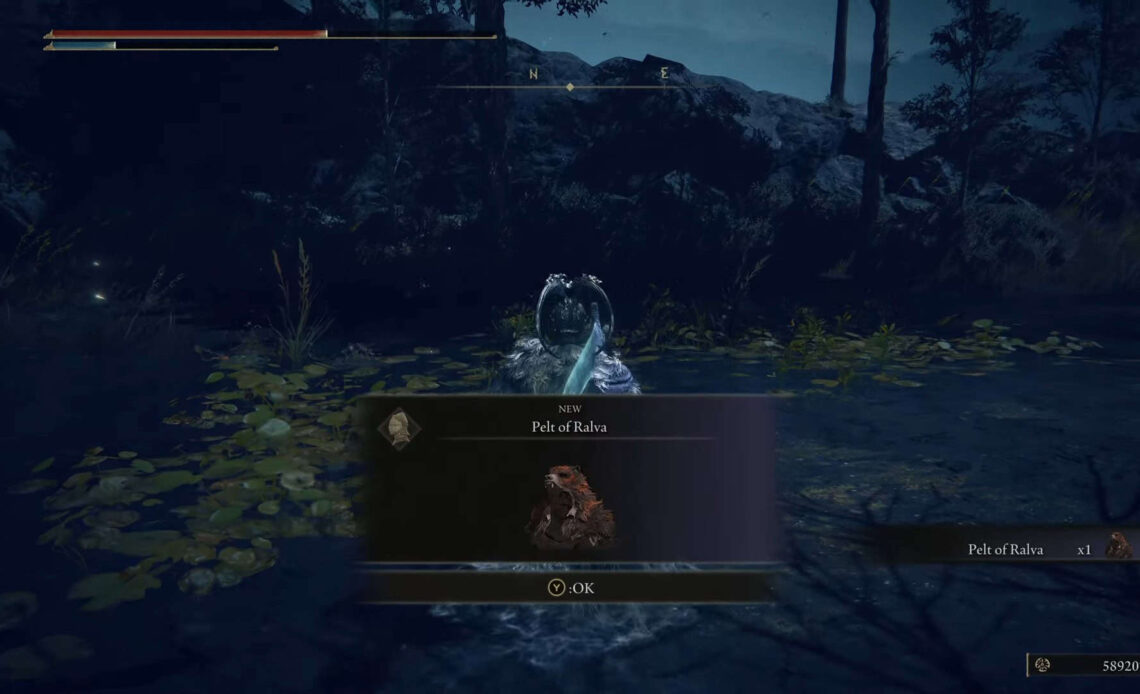
Task: Select the Pelt of Ralva item image
Action: [570, 506]
